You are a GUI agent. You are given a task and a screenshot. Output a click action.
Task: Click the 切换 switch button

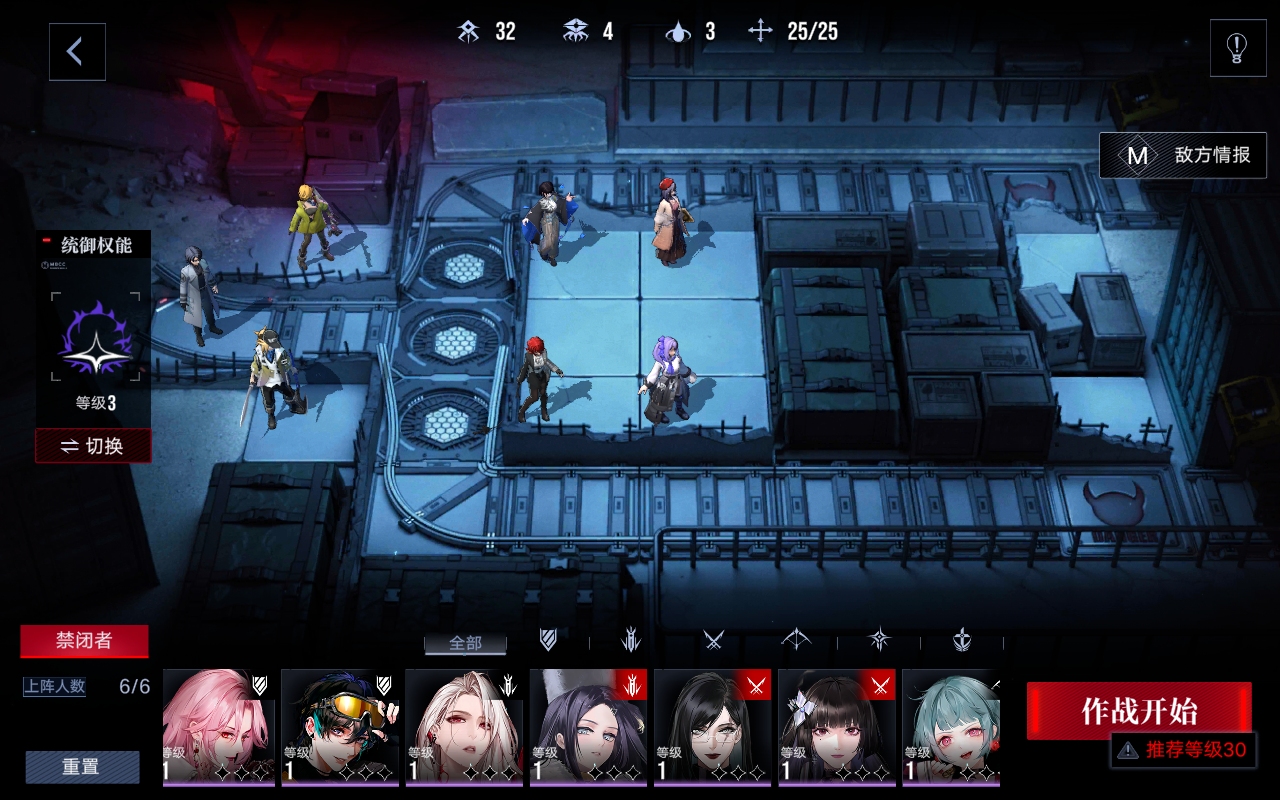[x=93, y=446]
